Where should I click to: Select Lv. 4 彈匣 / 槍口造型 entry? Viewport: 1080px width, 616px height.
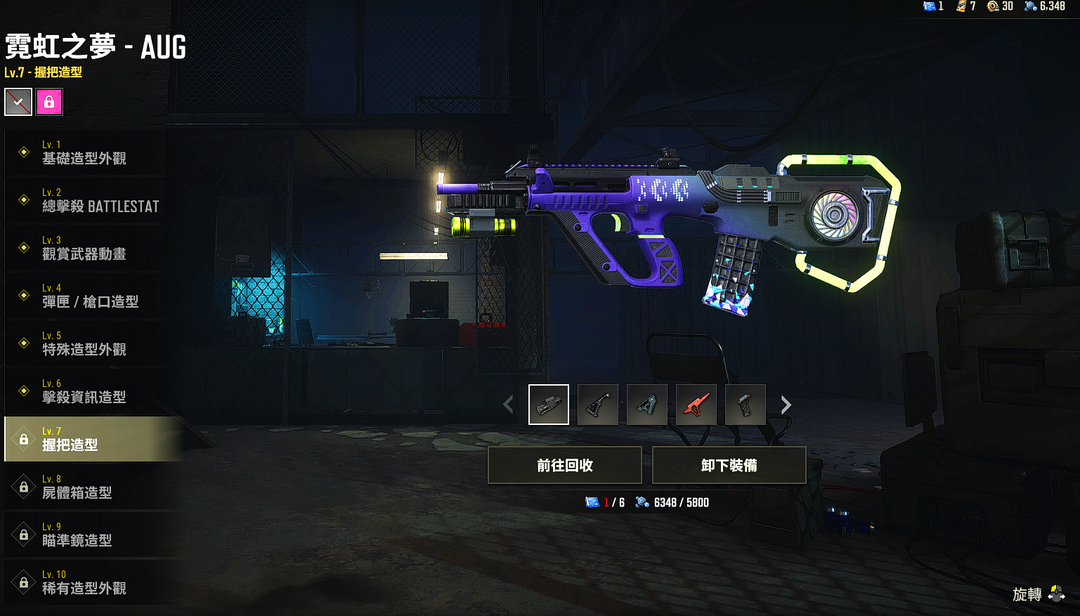click(90, 296)
